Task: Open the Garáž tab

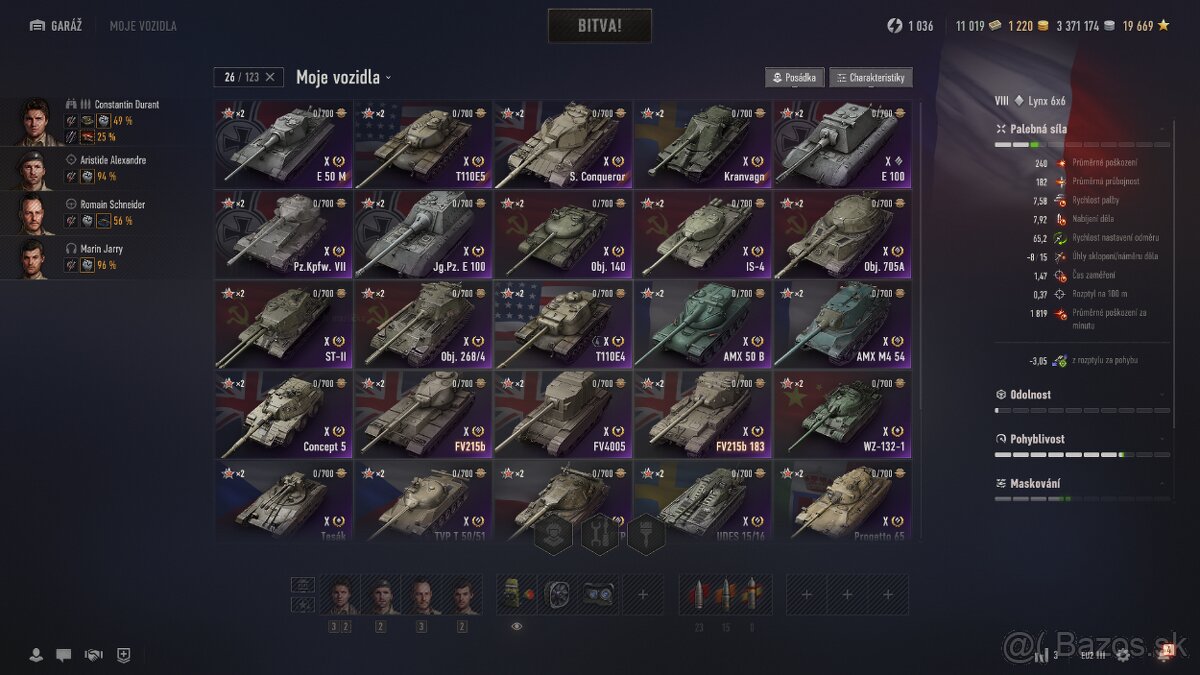Action: click(x=59, y=26)
